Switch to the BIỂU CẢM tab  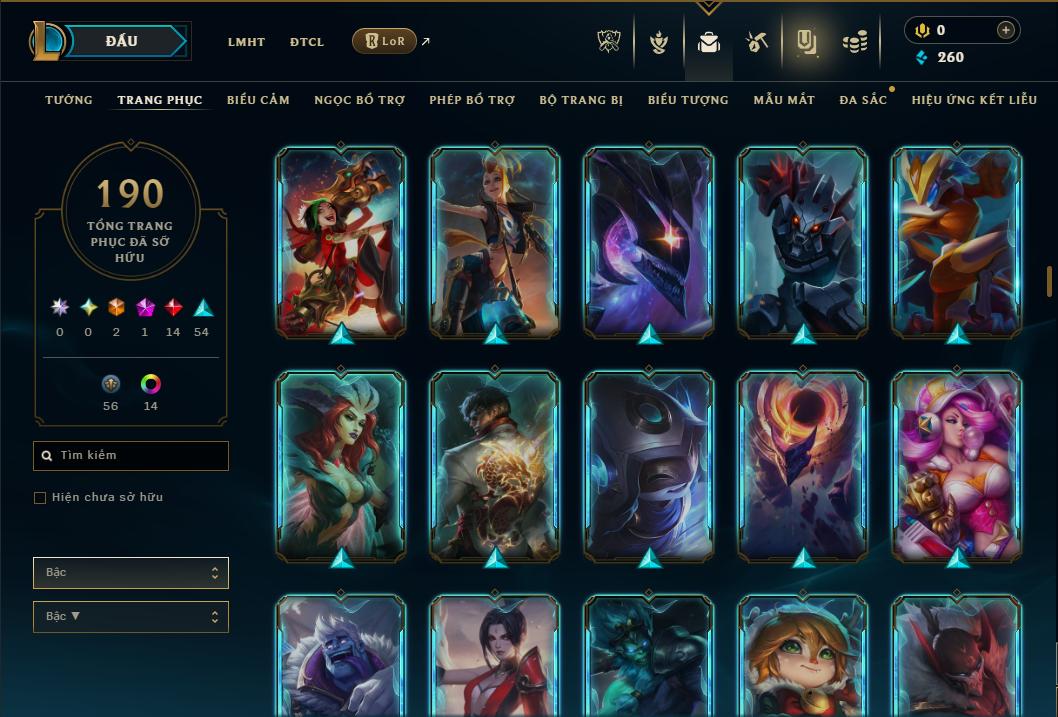[258, 100]
